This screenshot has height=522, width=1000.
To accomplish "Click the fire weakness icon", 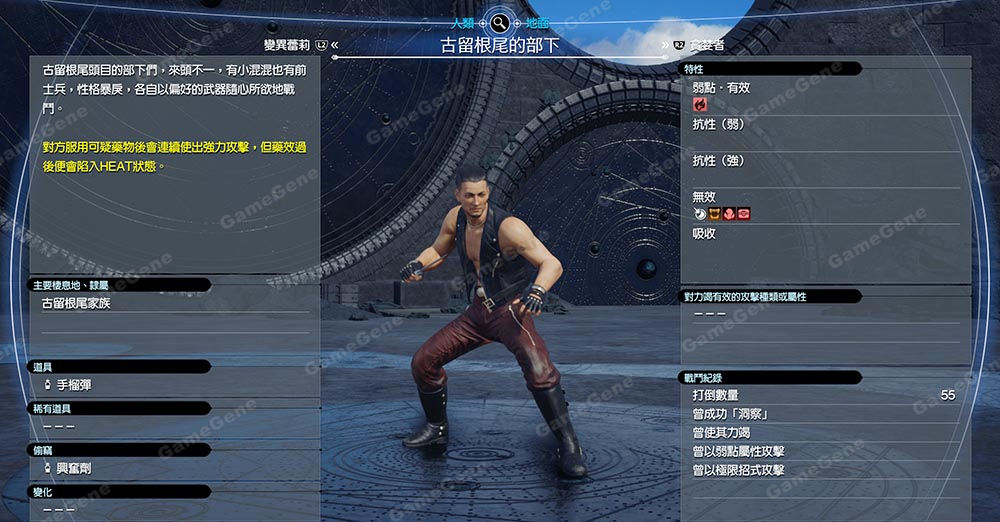I will (700, 104).
